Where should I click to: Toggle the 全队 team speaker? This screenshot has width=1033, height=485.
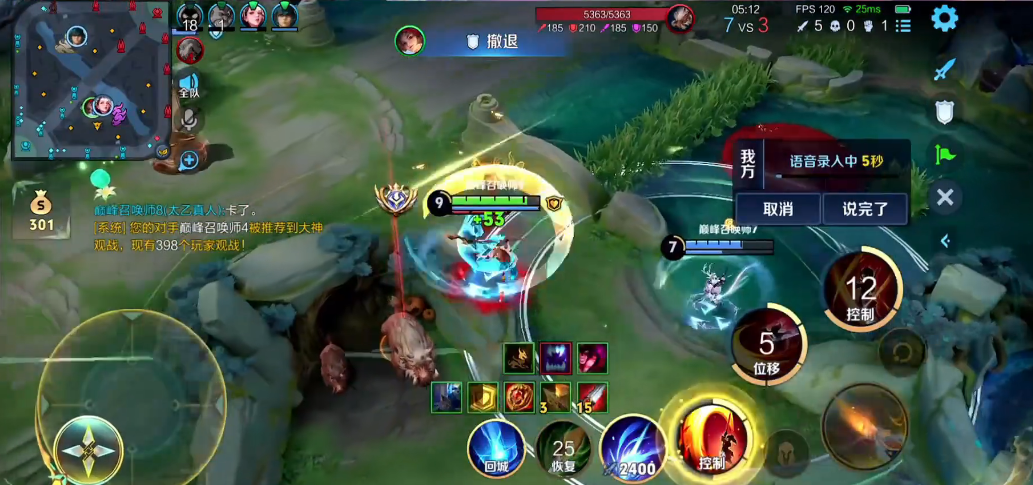pos(188,86)
